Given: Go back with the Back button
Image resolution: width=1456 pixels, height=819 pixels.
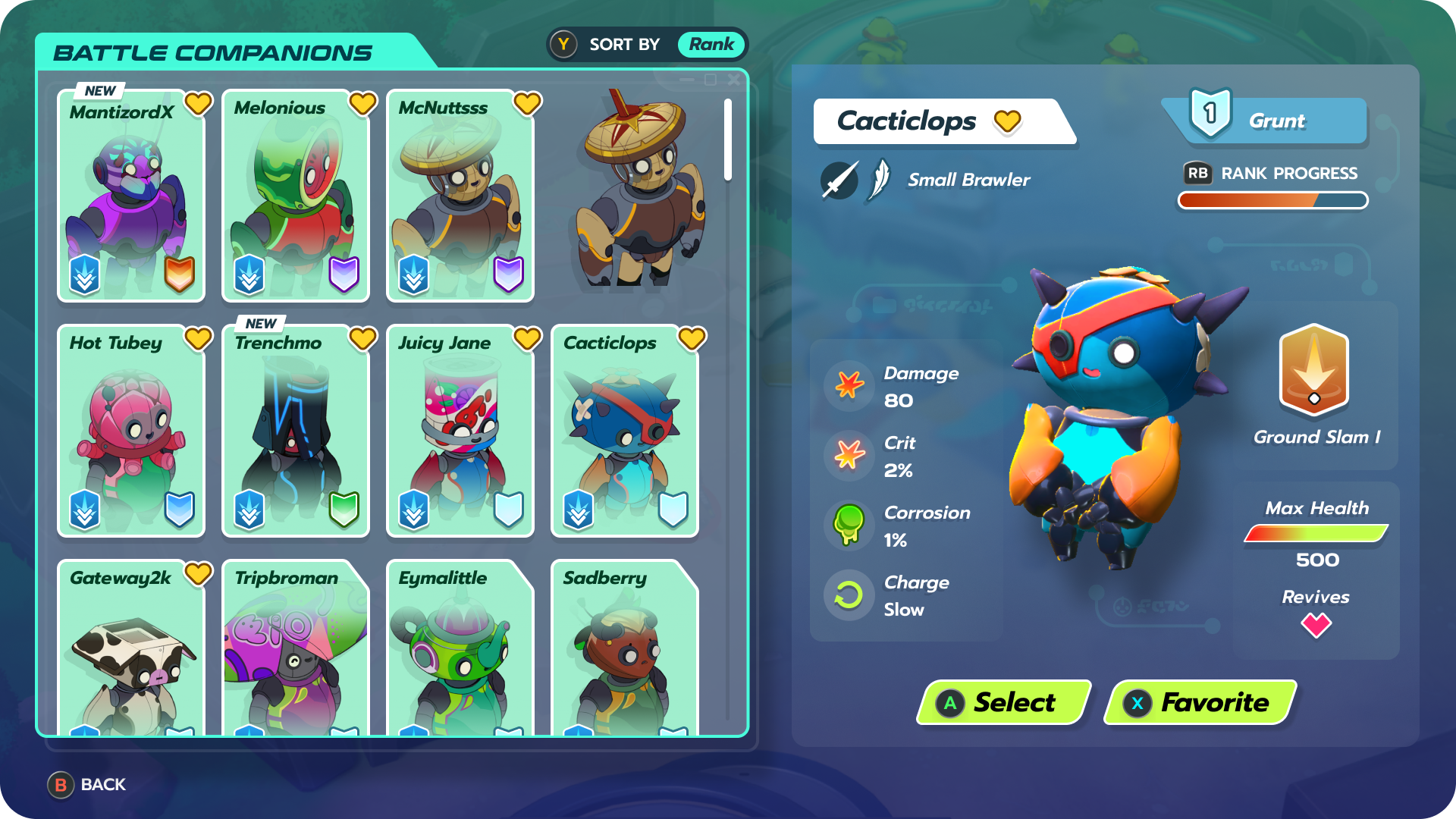Looking at the screenshot, I should coord(87,785).
